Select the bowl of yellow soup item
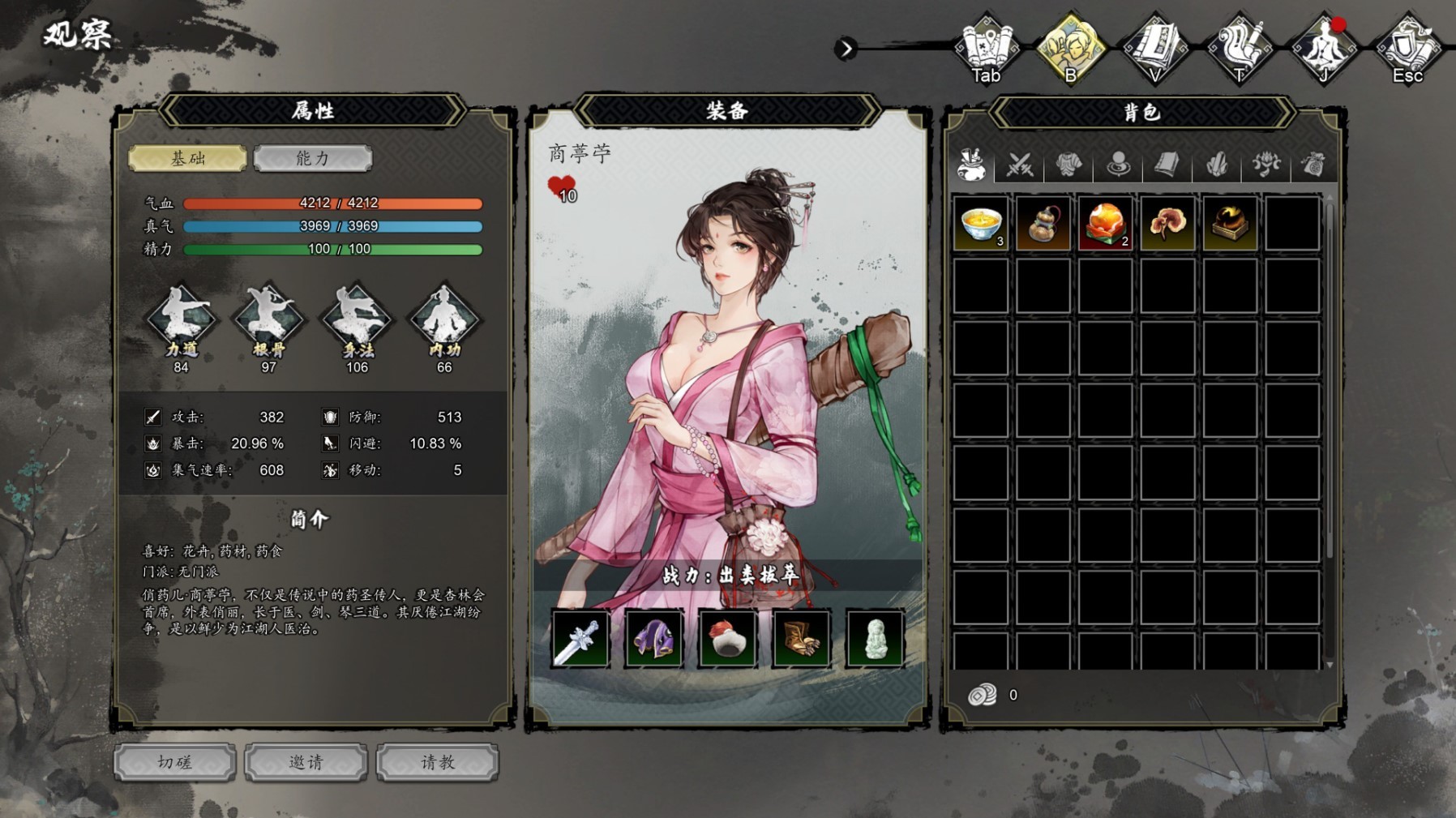The height and width of the screenshot is (818, 1456). coord(981,223)
